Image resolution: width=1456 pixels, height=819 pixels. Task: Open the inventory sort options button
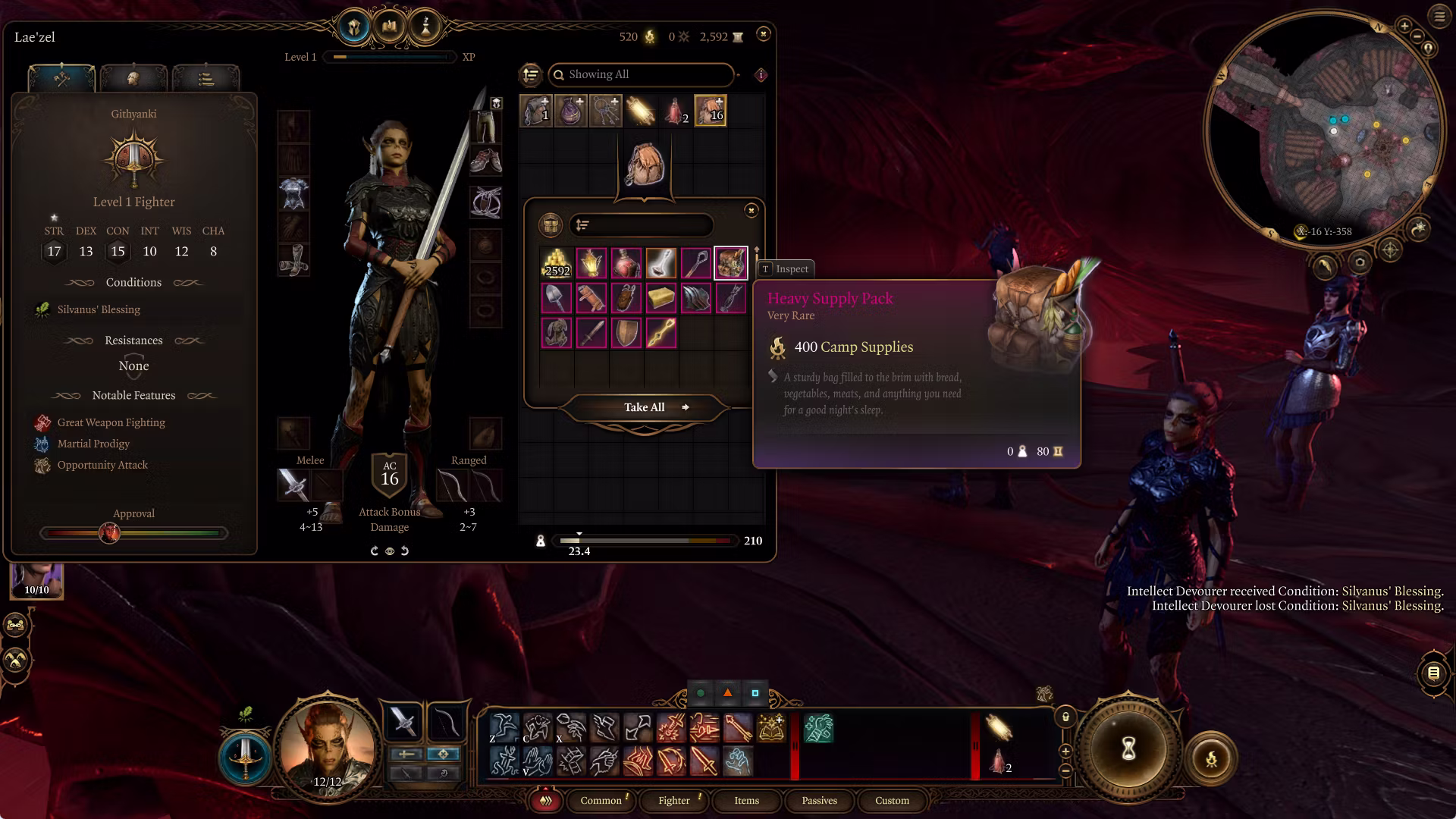point(531,74)
